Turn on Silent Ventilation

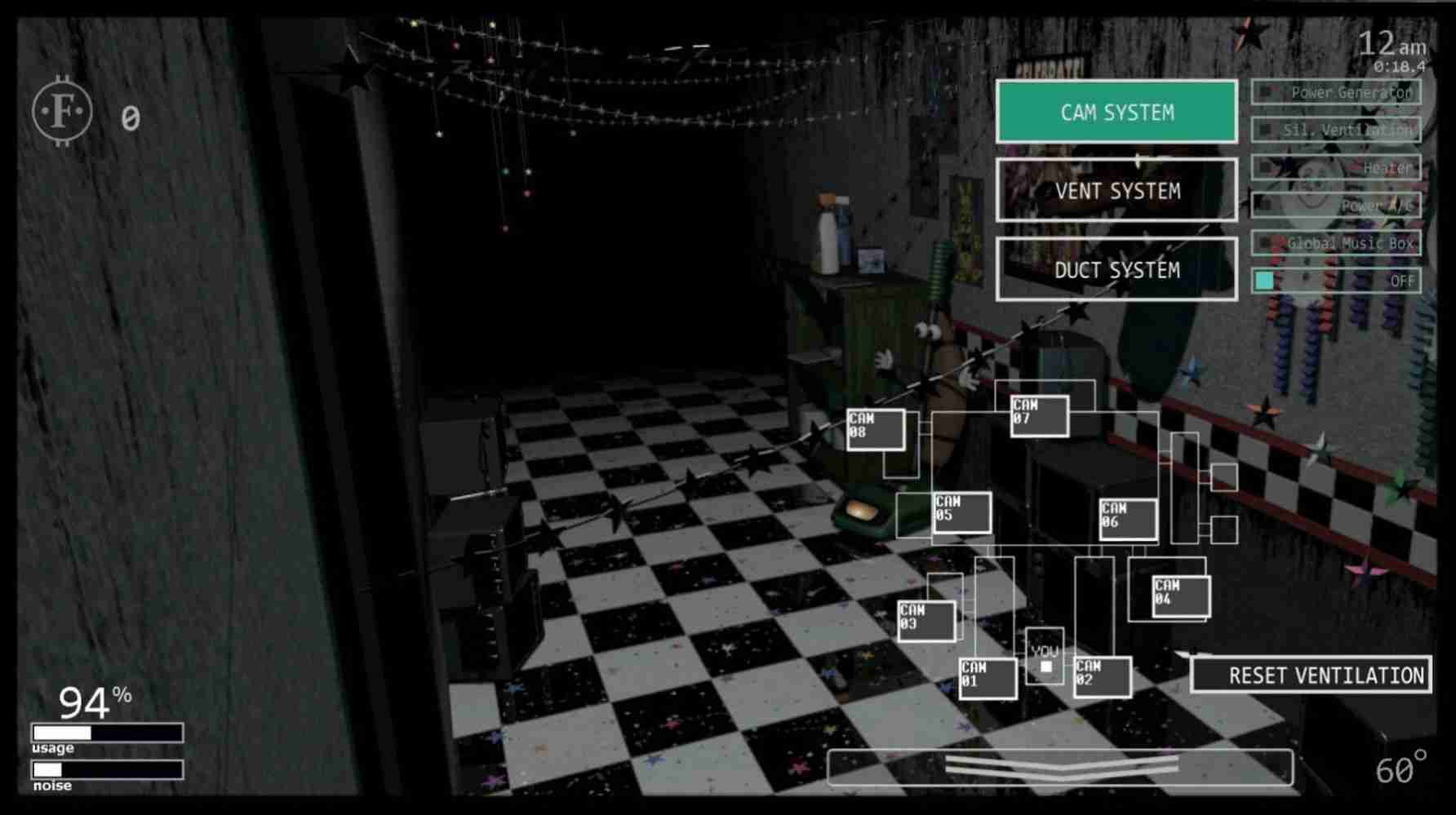[x=1338, y=130]
